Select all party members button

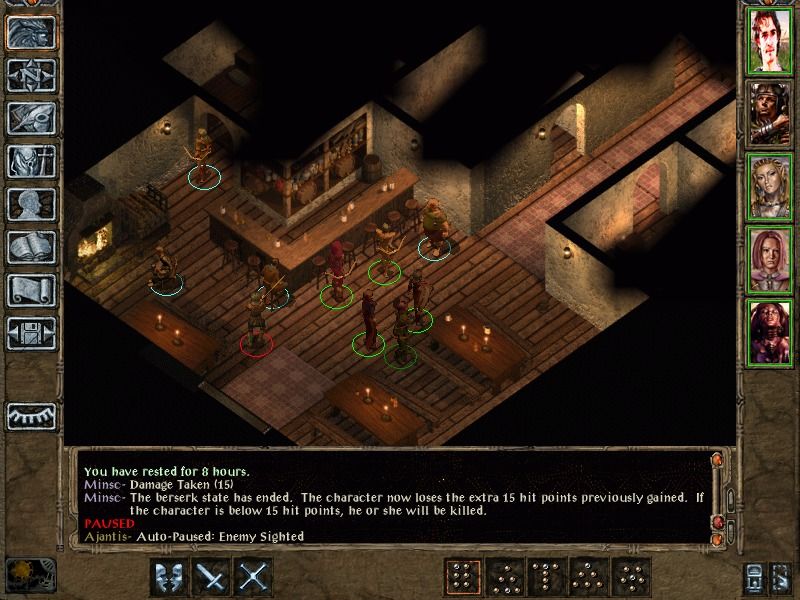(755, 577)
